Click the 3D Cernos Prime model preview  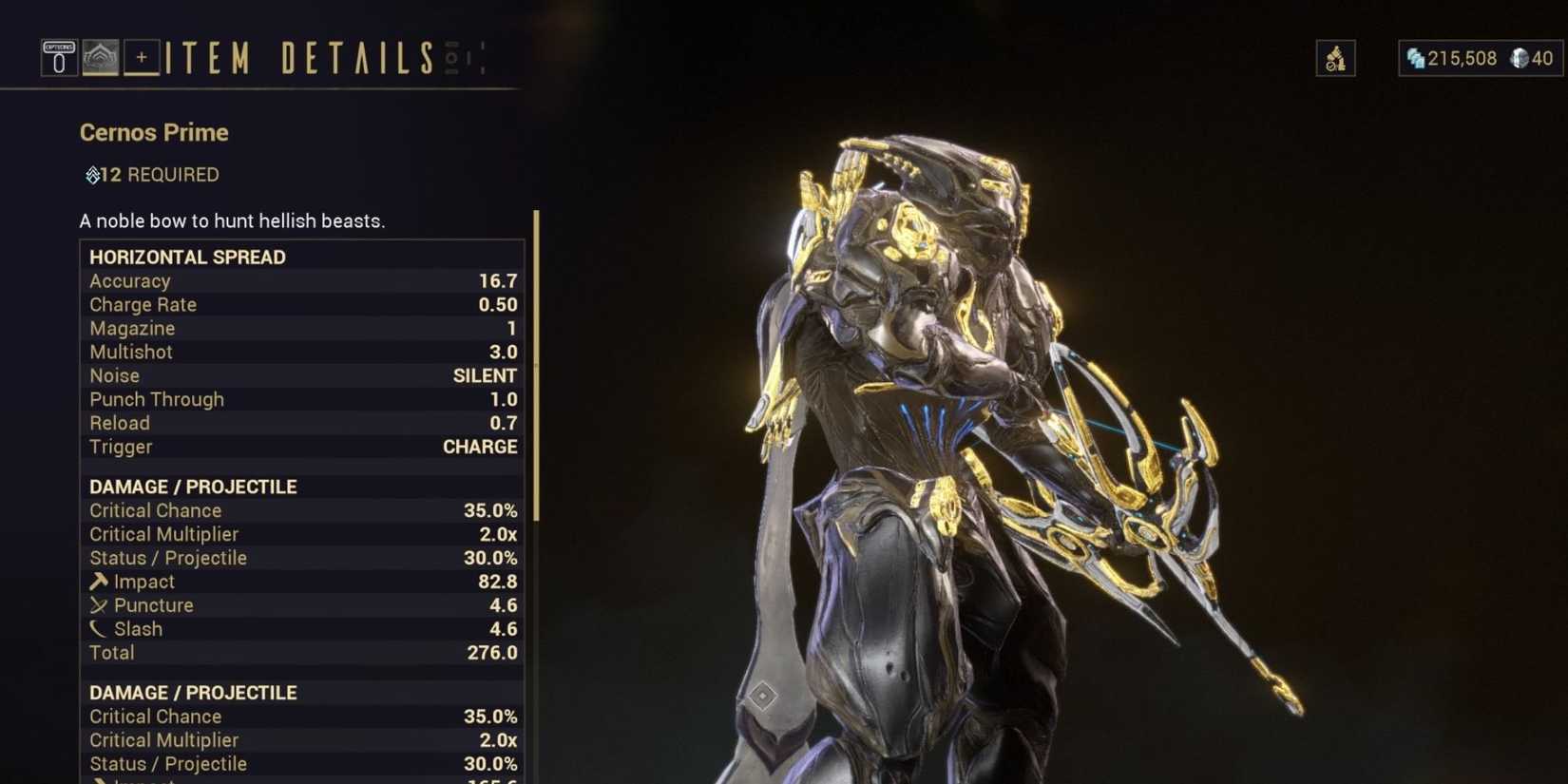click(998, 428)
